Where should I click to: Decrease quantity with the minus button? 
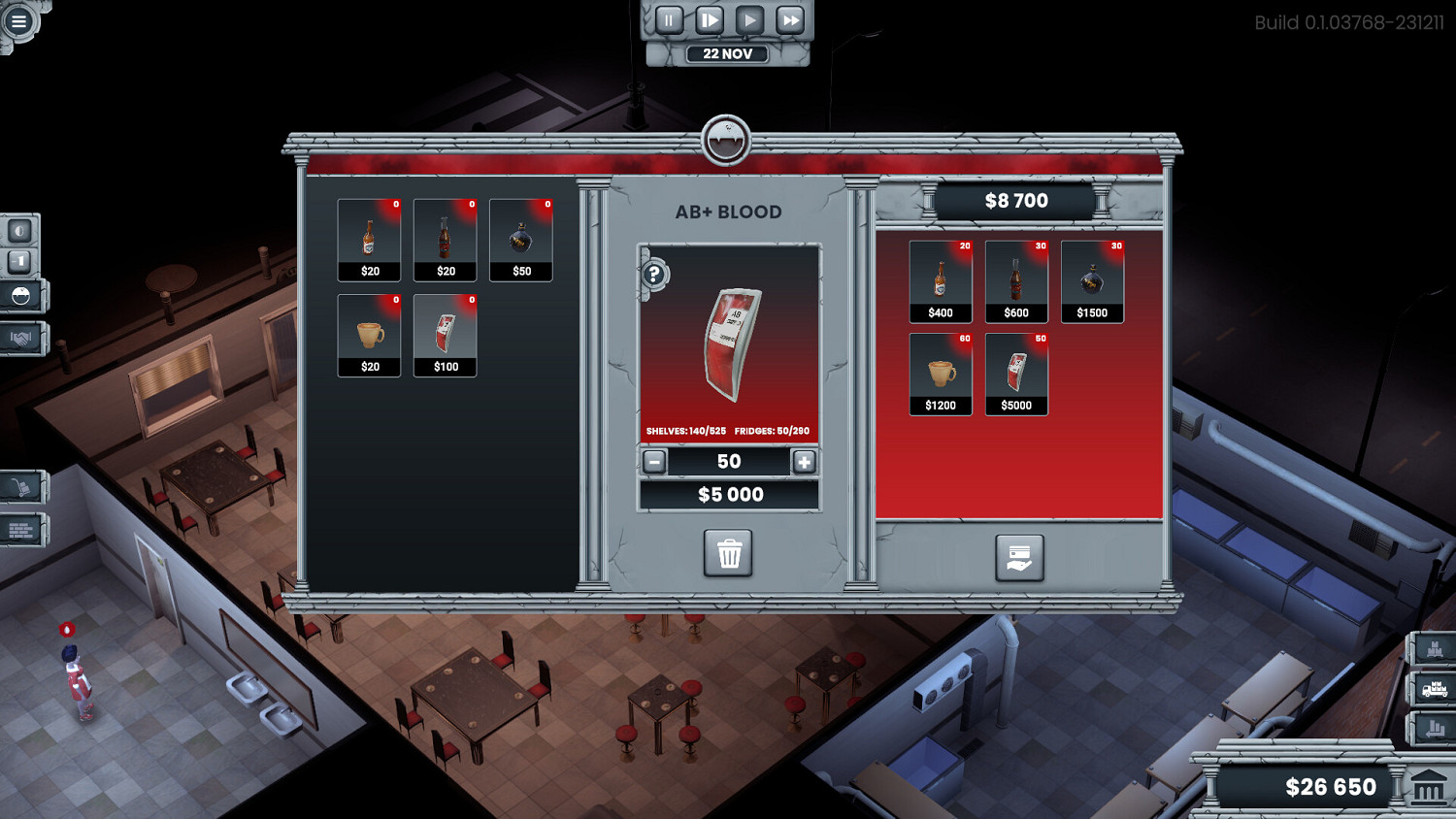(656, 462)
